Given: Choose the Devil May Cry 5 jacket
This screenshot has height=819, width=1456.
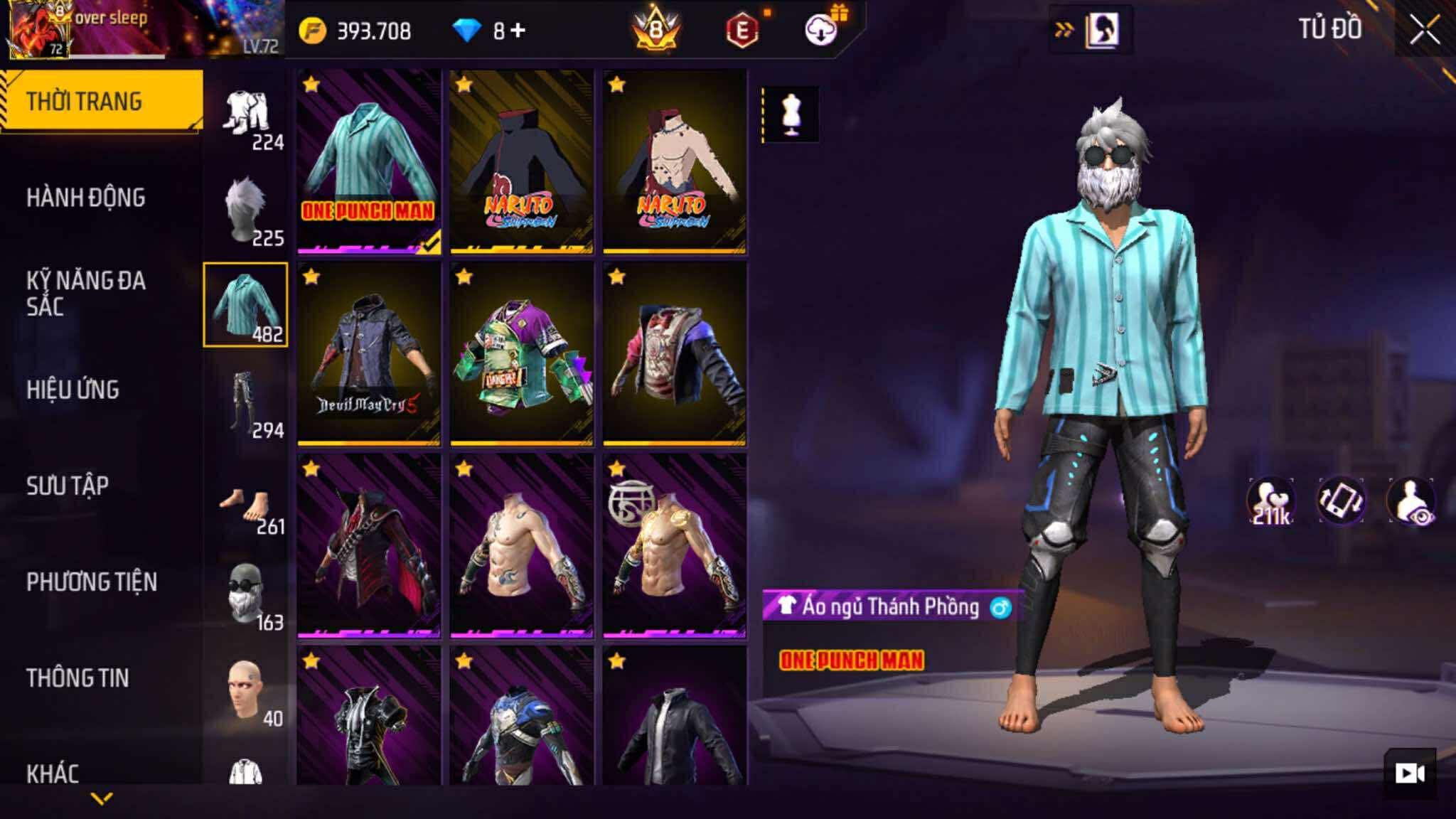Looking at the screenshot, I should [369, 354].
